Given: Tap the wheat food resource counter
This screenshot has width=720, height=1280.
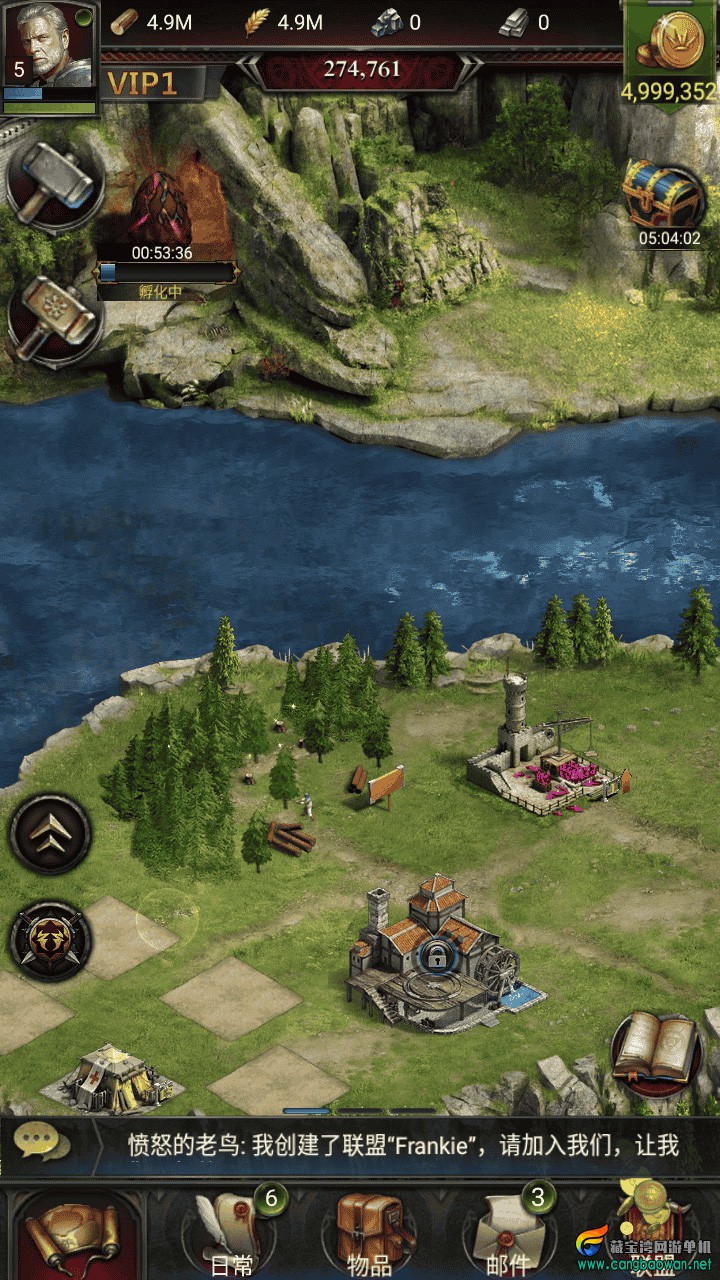Looking at the screenshot, I should point(285,22).
